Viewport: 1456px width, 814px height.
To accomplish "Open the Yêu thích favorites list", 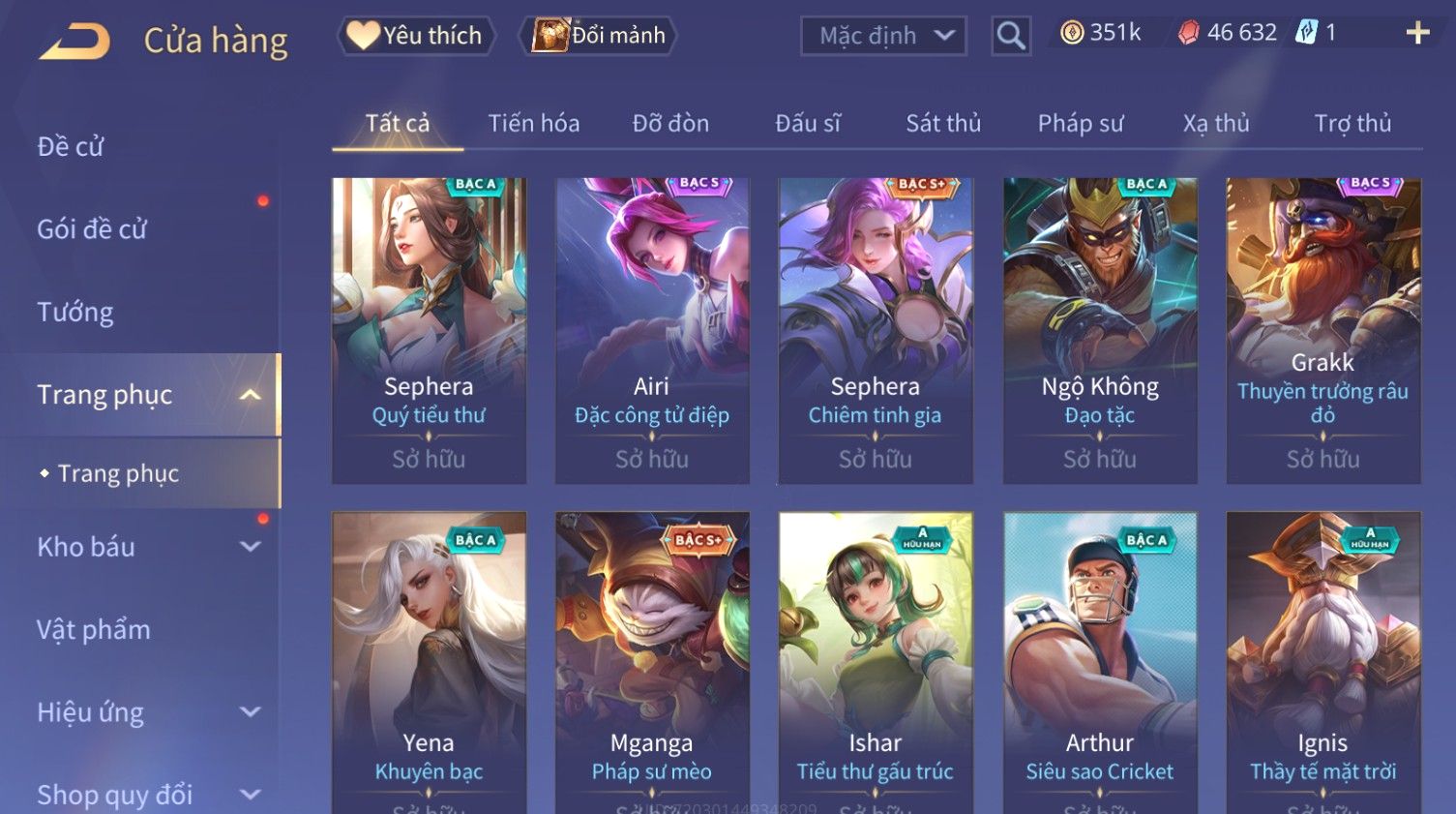I will pos(416,36).
